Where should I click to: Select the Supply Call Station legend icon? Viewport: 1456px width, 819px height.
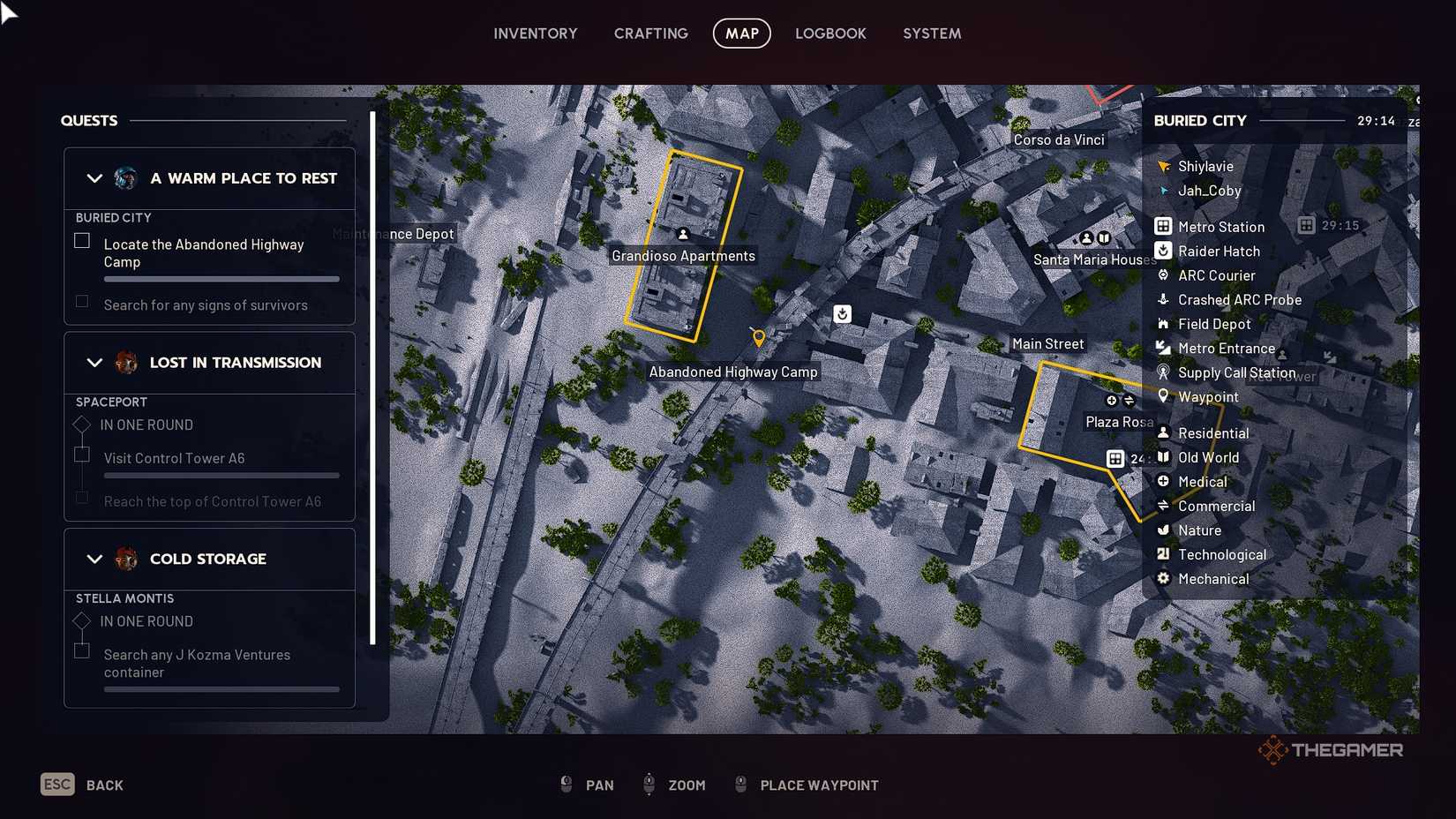tap(1163, 372)
